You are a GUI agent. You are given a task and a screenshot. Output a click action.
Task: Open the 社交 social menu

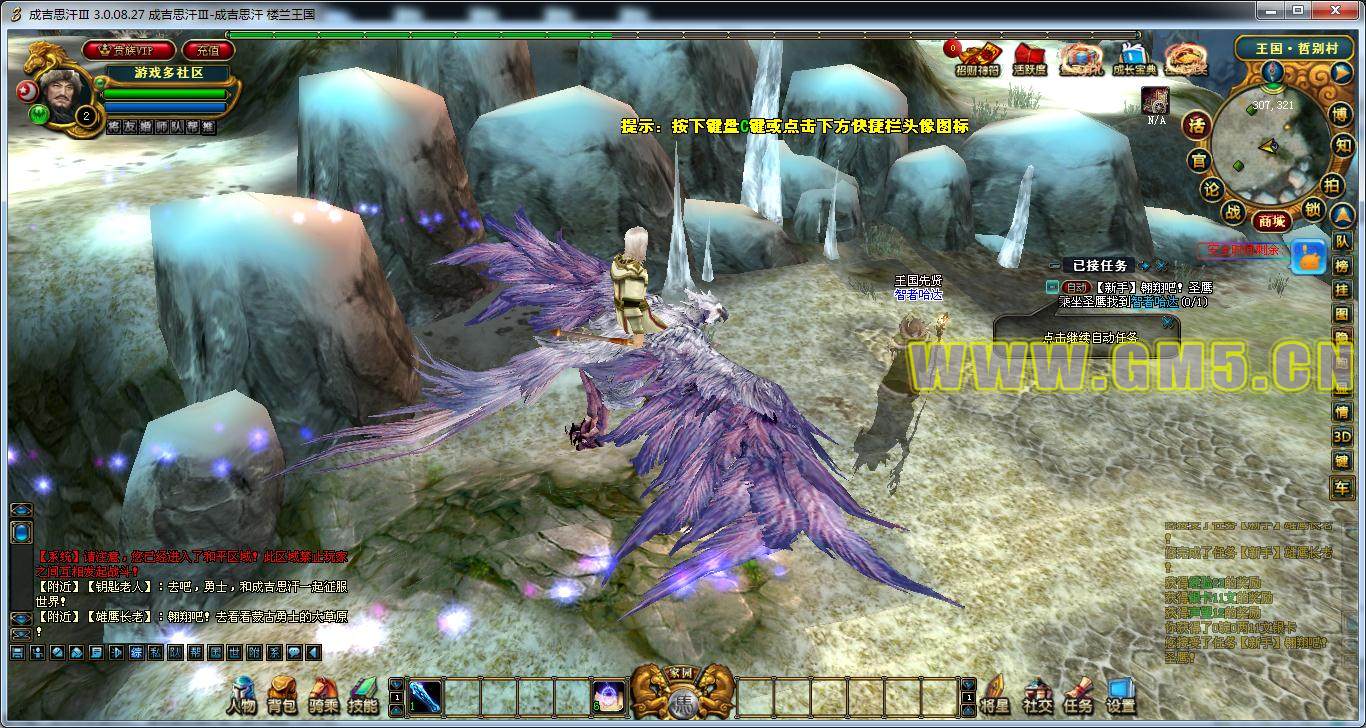click(1037, 694)
